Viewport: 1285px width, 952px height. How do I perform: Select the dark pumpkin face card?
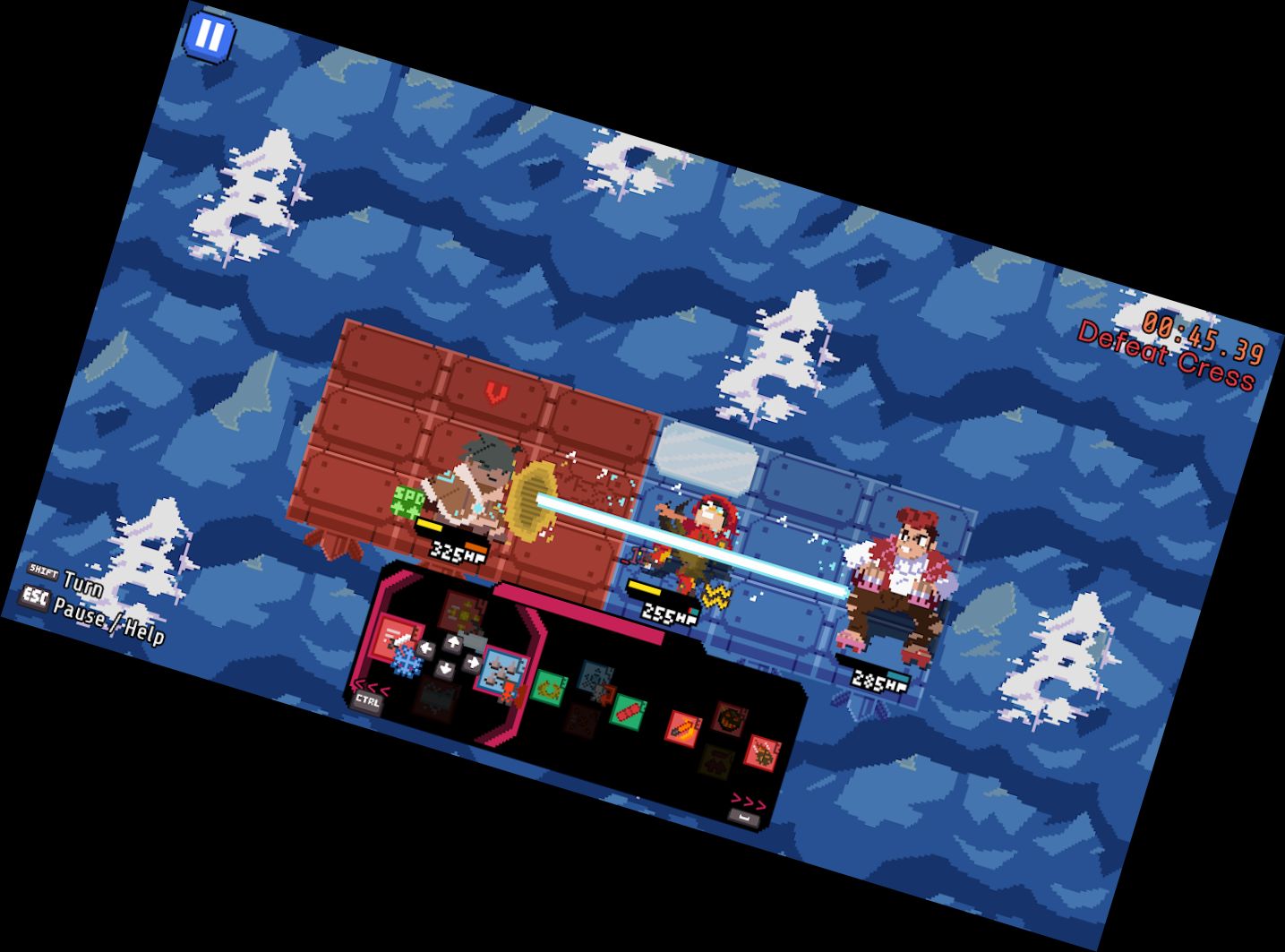(x=731, y=717)
